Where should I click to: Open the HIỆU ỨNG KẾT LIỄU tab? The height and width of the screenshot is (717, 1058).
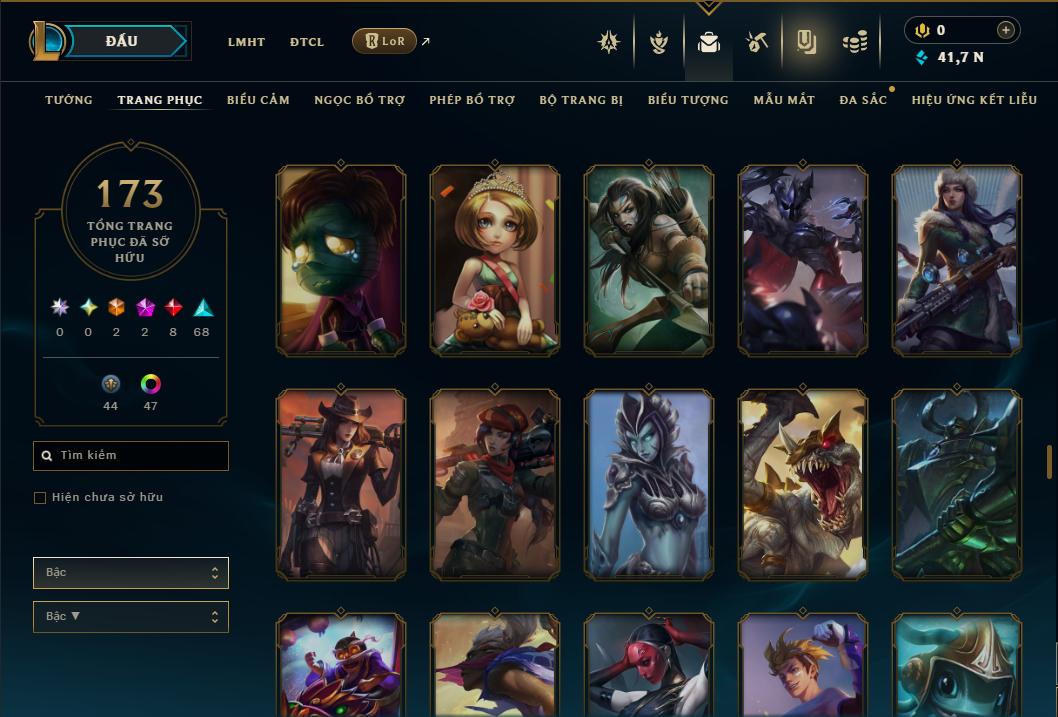(x=974, y=100)
